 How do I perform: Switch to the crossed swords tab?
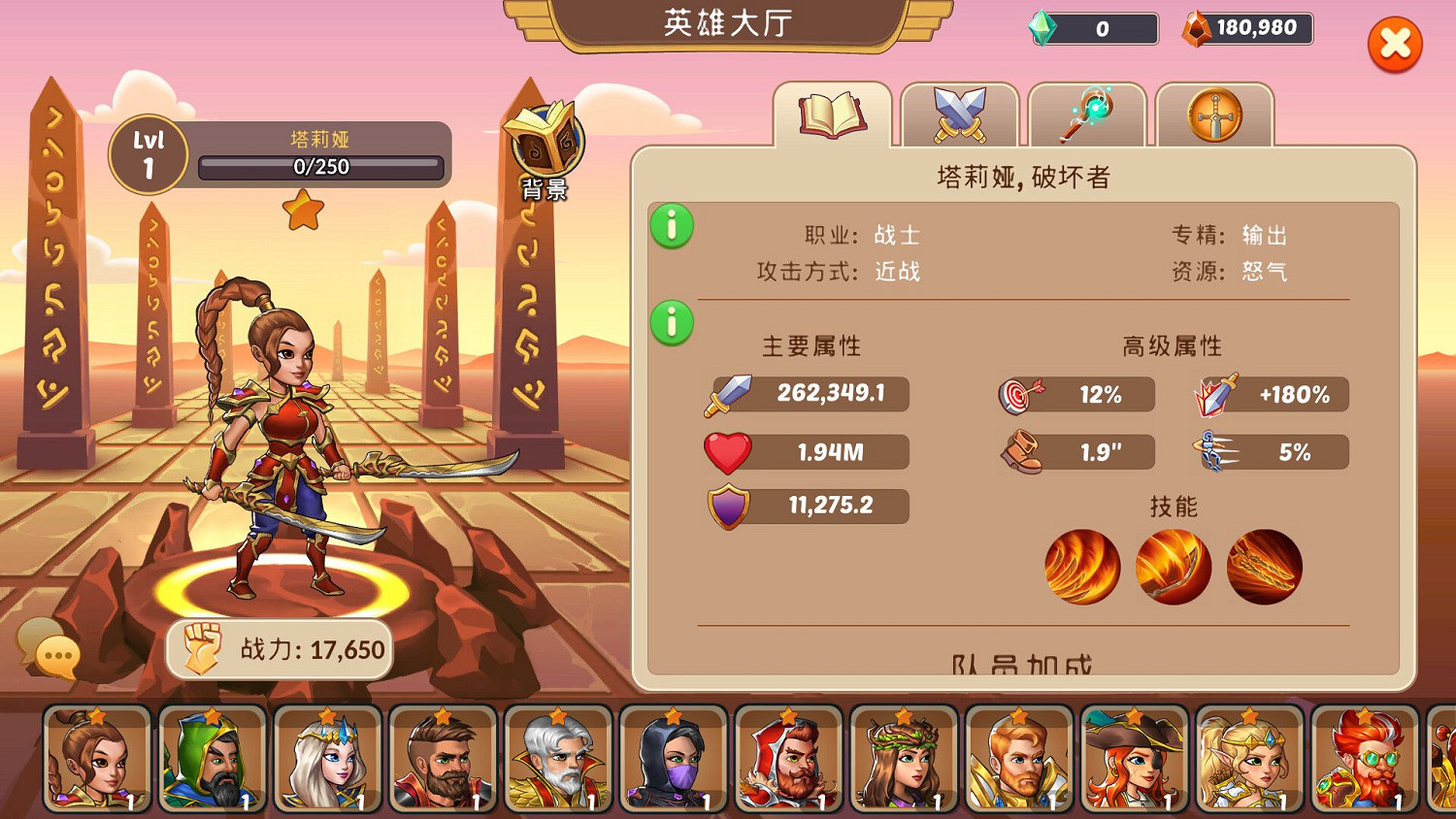point(959,114)
